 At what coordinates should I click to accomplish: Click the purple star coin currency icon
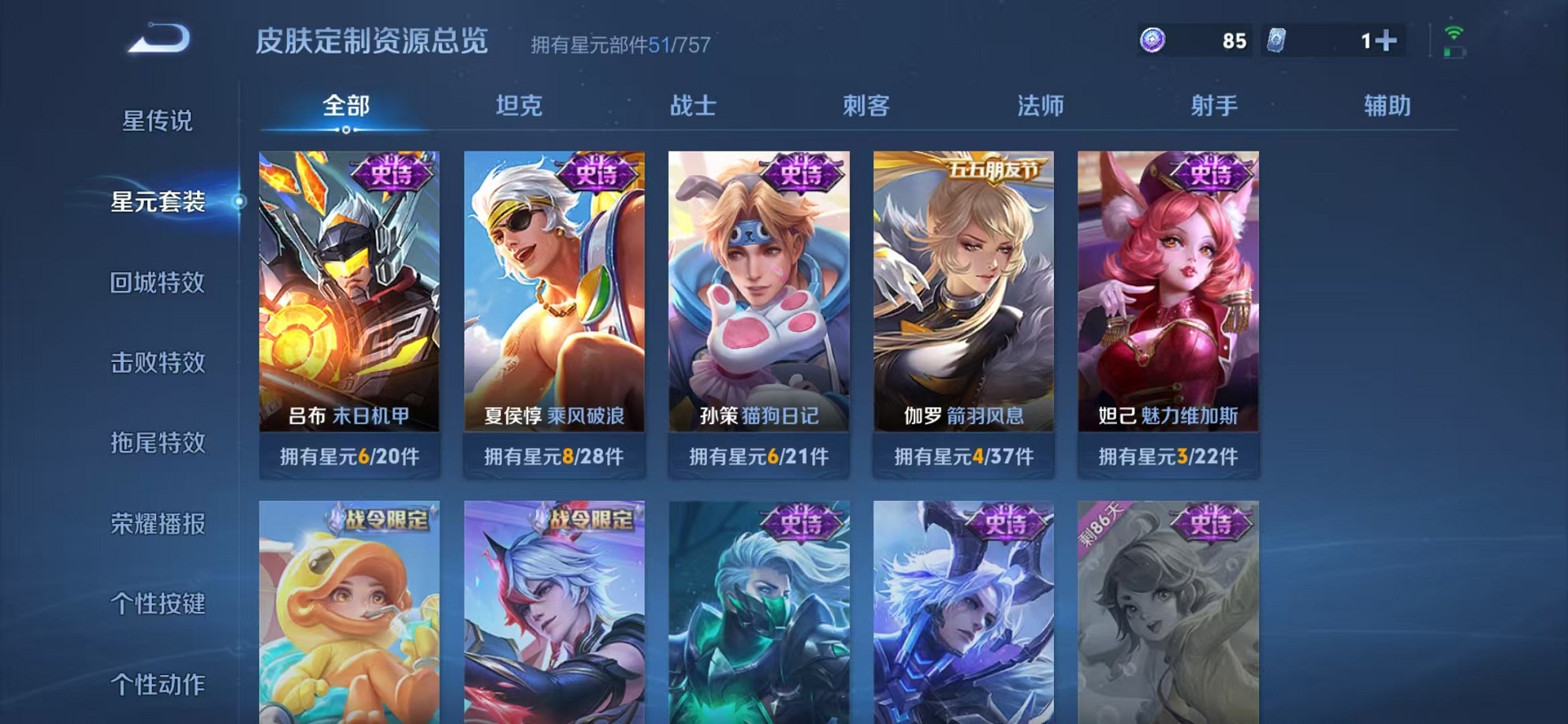(1153, 39)
